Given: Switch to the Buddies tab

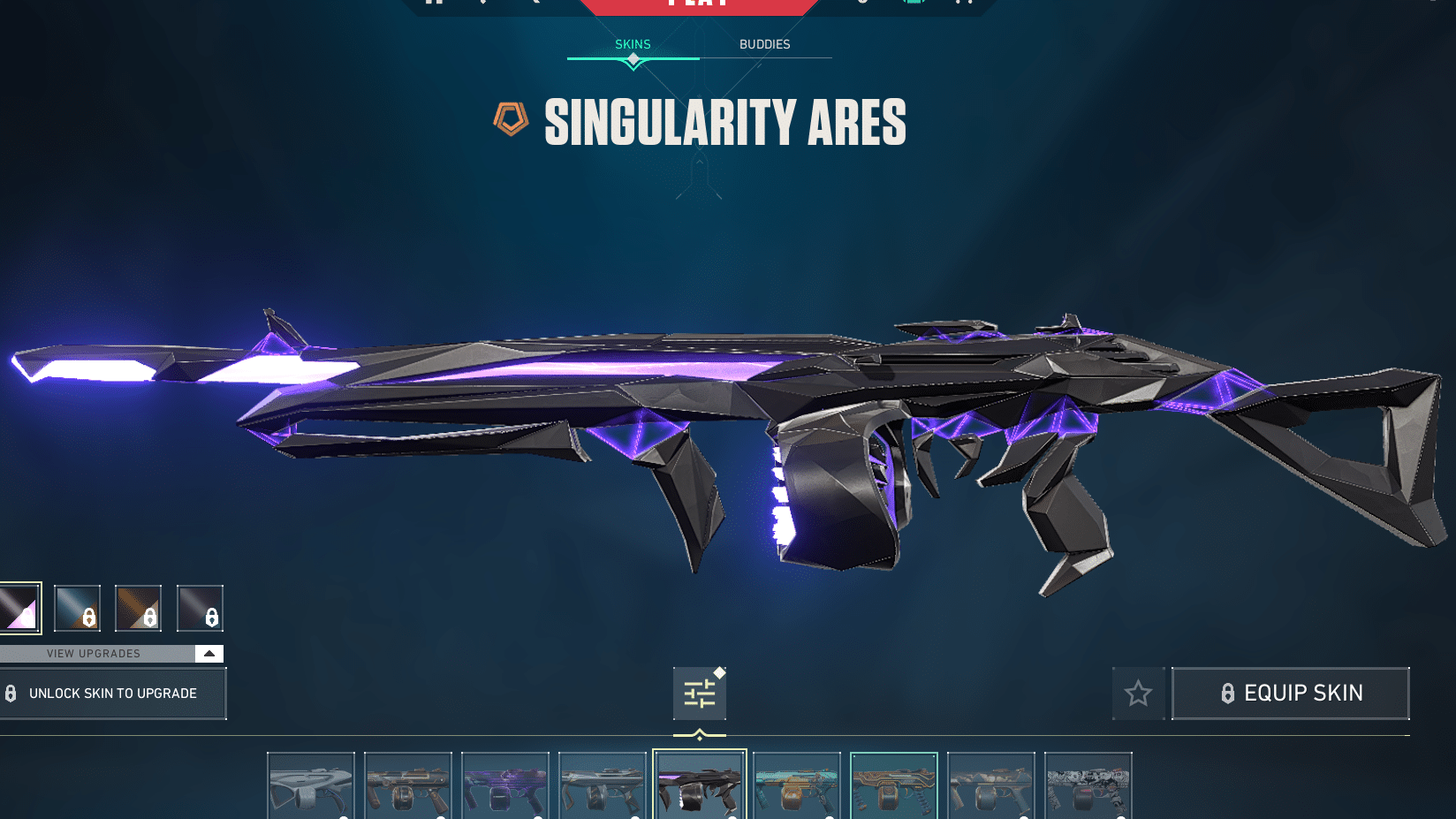Looking at the screenshot, I should [x=765, y=44].
